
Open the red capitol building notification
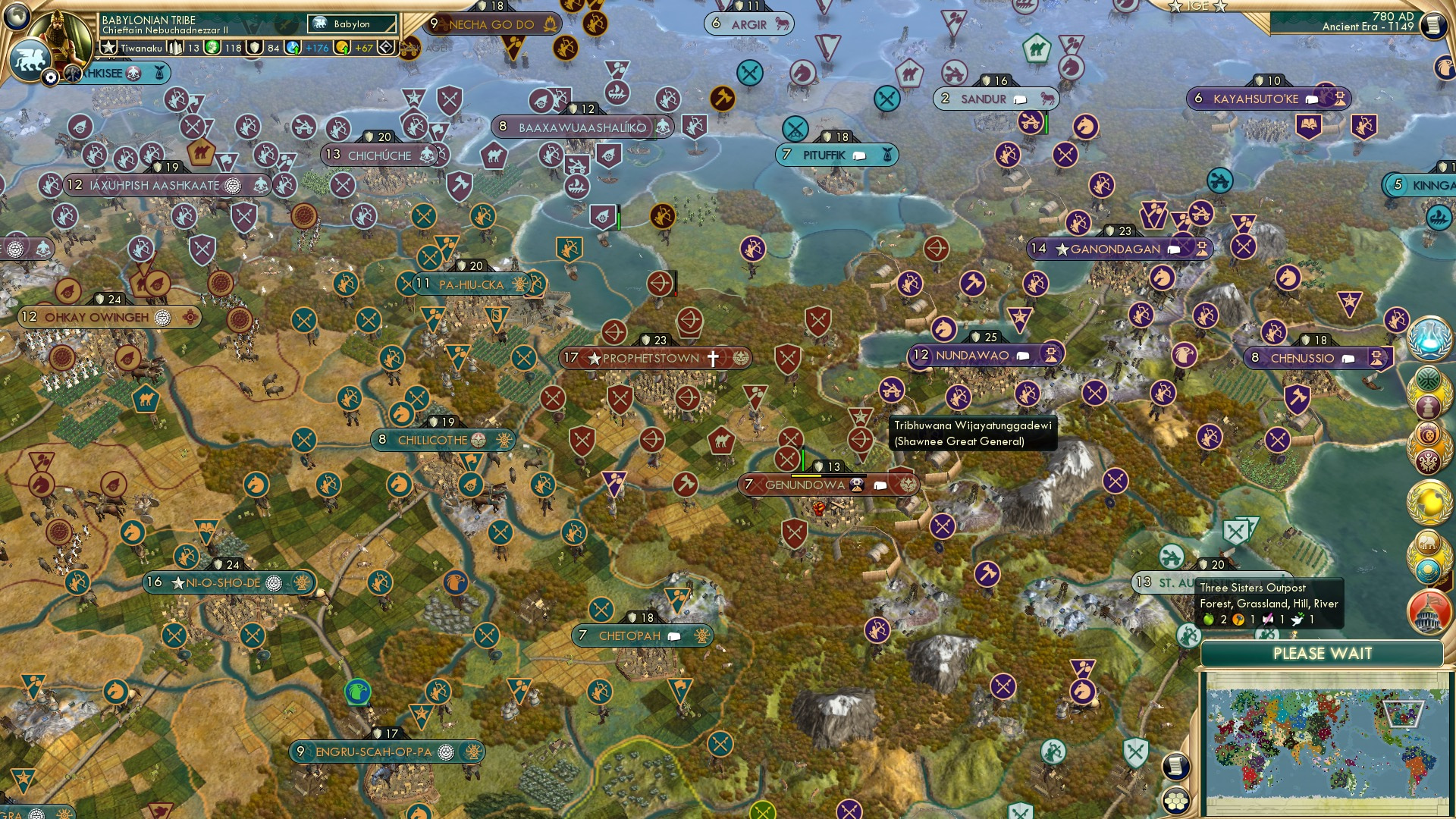[1429, 612]
